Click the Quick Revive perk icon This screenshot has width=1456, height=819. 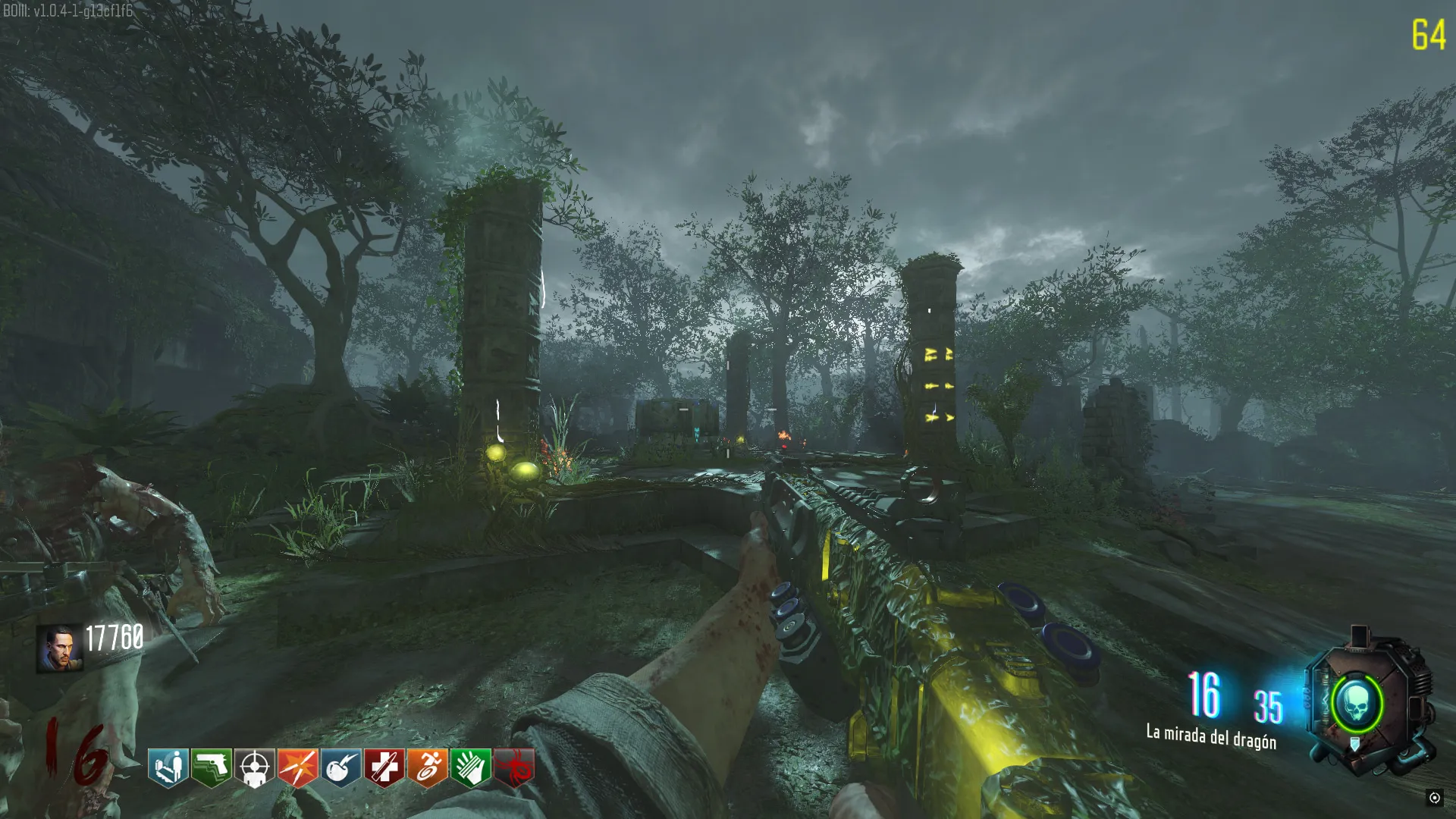(168, 767)
